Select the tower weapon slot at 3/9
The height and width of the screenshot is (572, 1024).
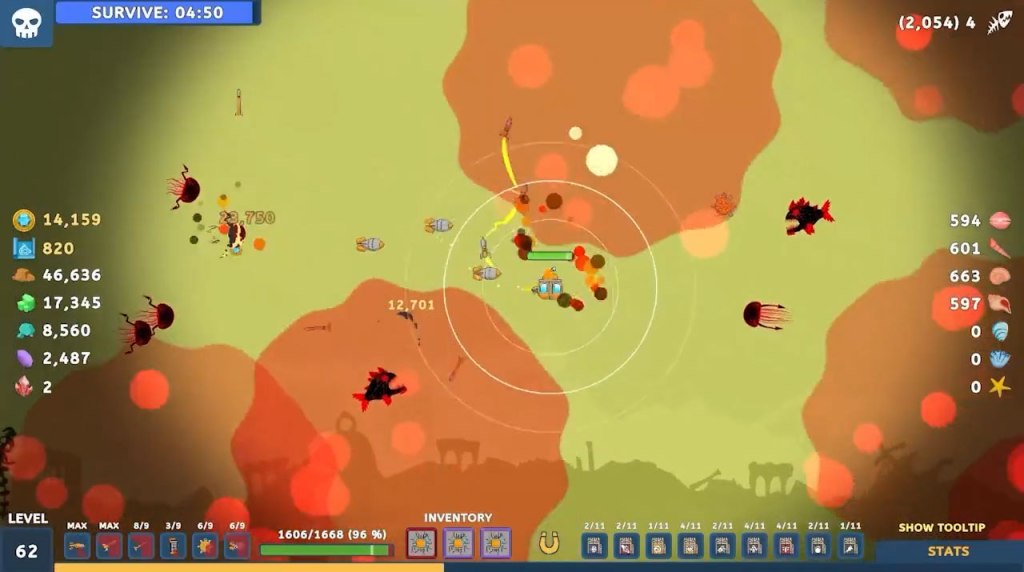pyautogui.click(x=173, y=545)
